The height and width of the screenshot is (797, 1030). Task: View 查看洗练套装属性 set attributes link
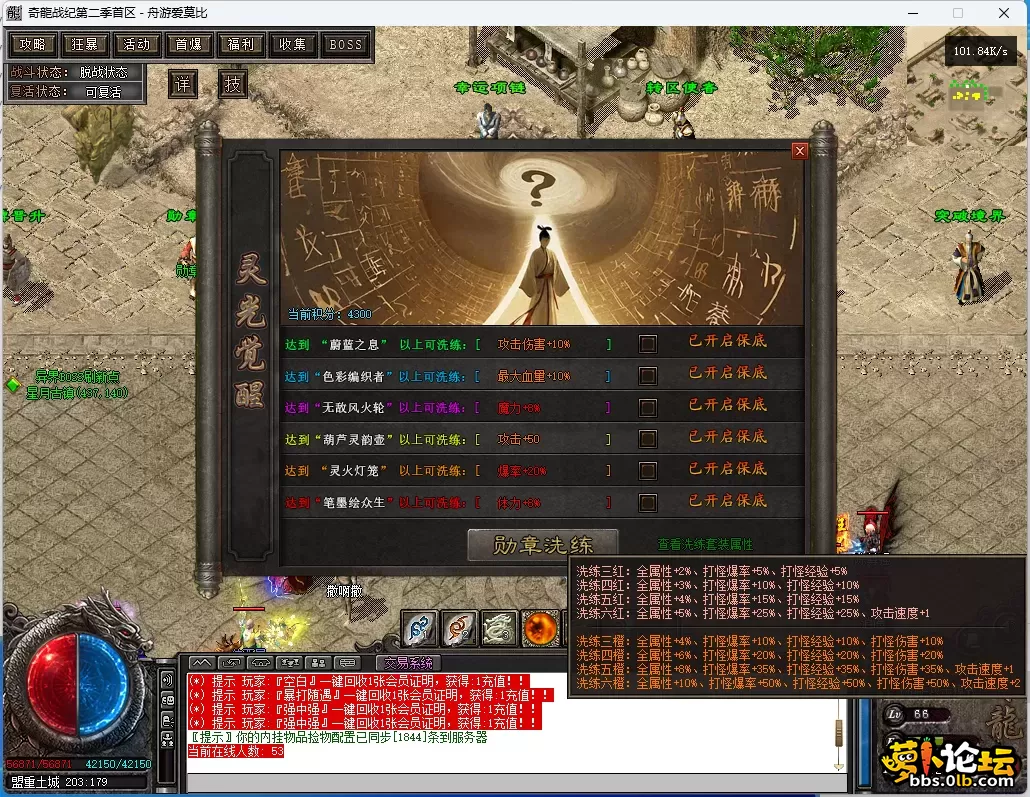tap(705, 545)
